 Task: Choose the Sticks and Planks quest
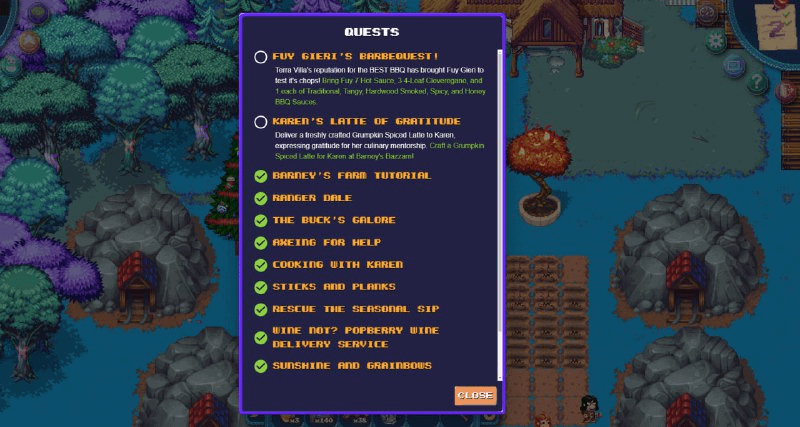332,286
